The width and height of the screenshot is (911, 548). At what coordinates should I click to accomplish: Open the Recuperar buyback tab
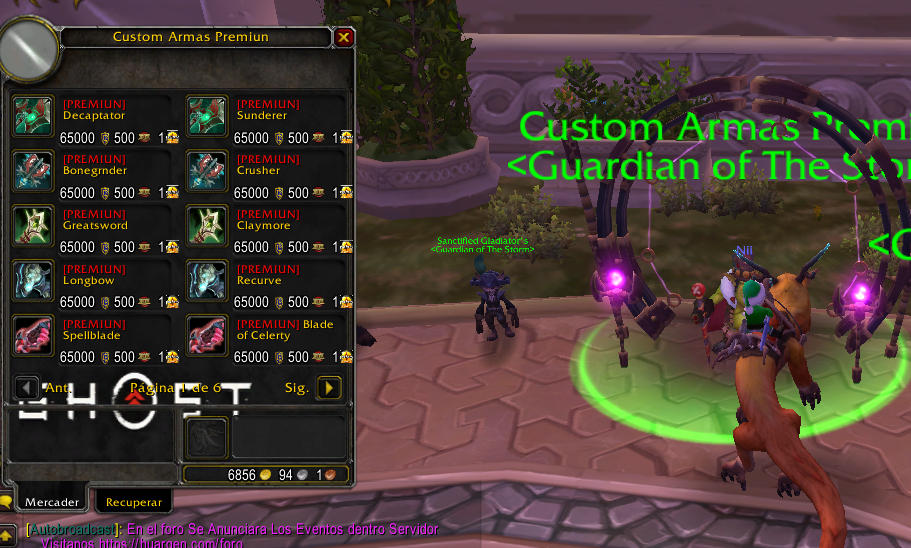(x=133, y=500)
